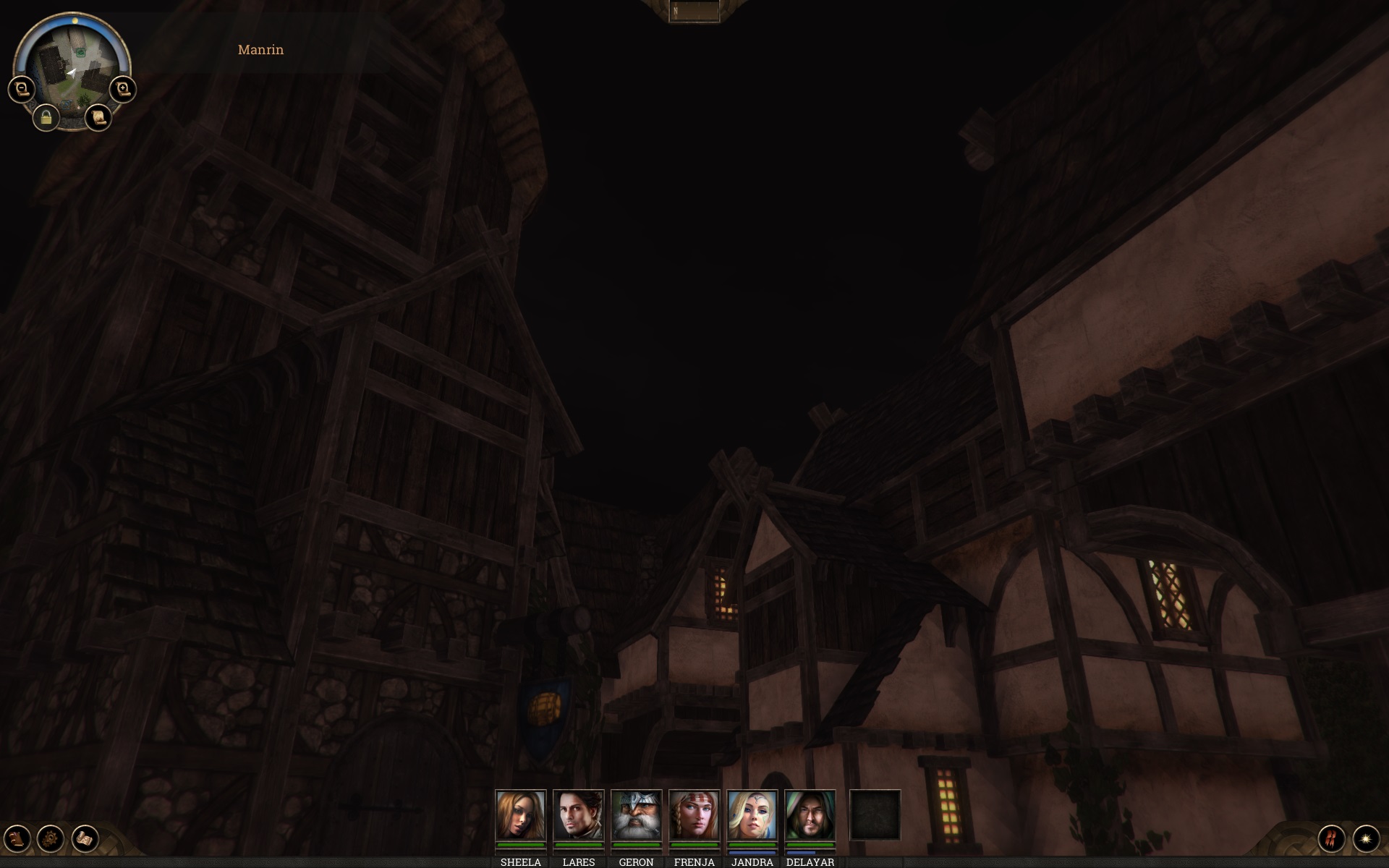The width and height of the screenshot is (1389, 868).
Task: Select Sheela's portrait
Action: (520, 815)
